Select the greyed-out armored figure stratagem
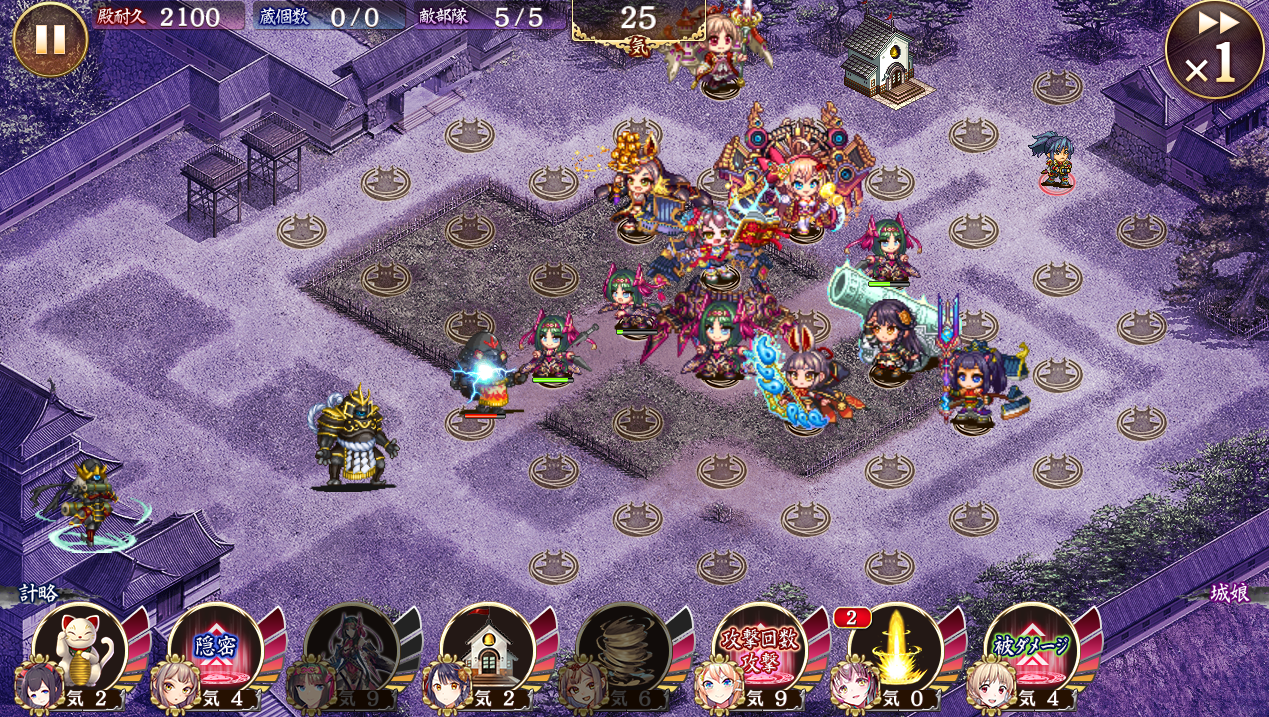This screenshot has width=1269, height=717. (x=351, y=648)
